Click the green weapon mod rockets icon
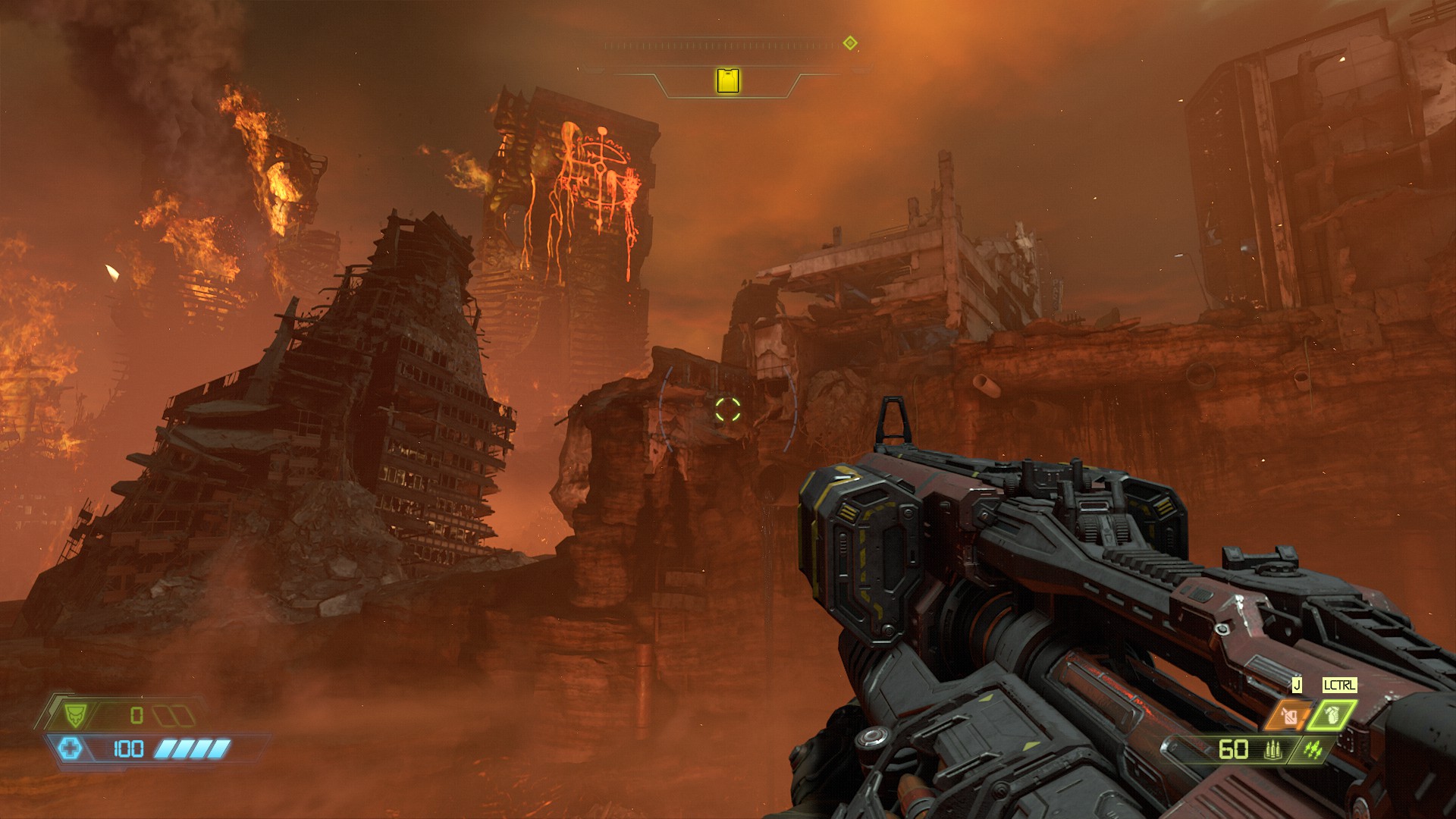This screenshot has height=819, width=1456. [x=1313, y=750]
